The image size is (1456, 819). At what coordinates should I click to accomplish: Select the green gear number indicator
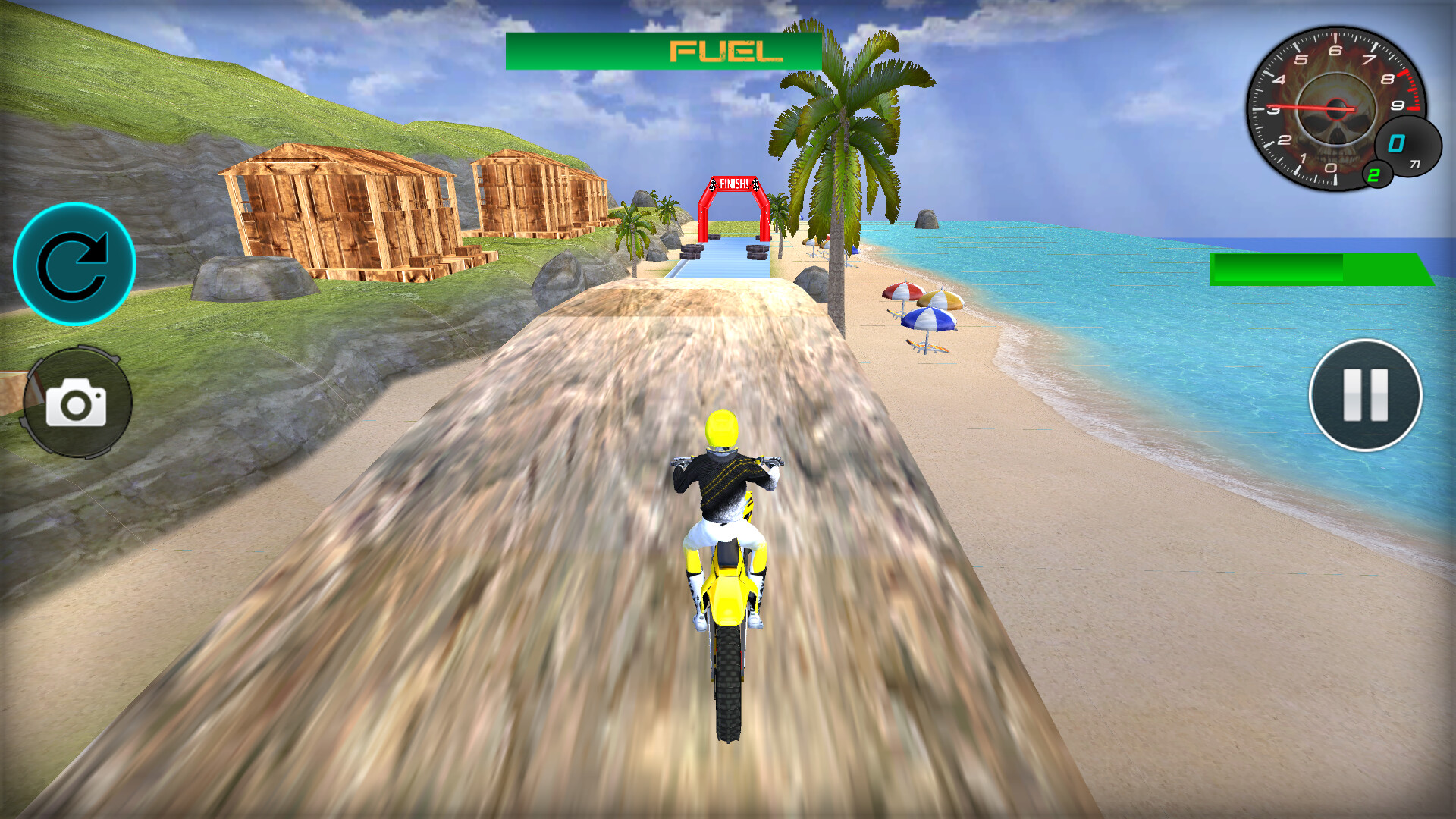[1373, 174]
